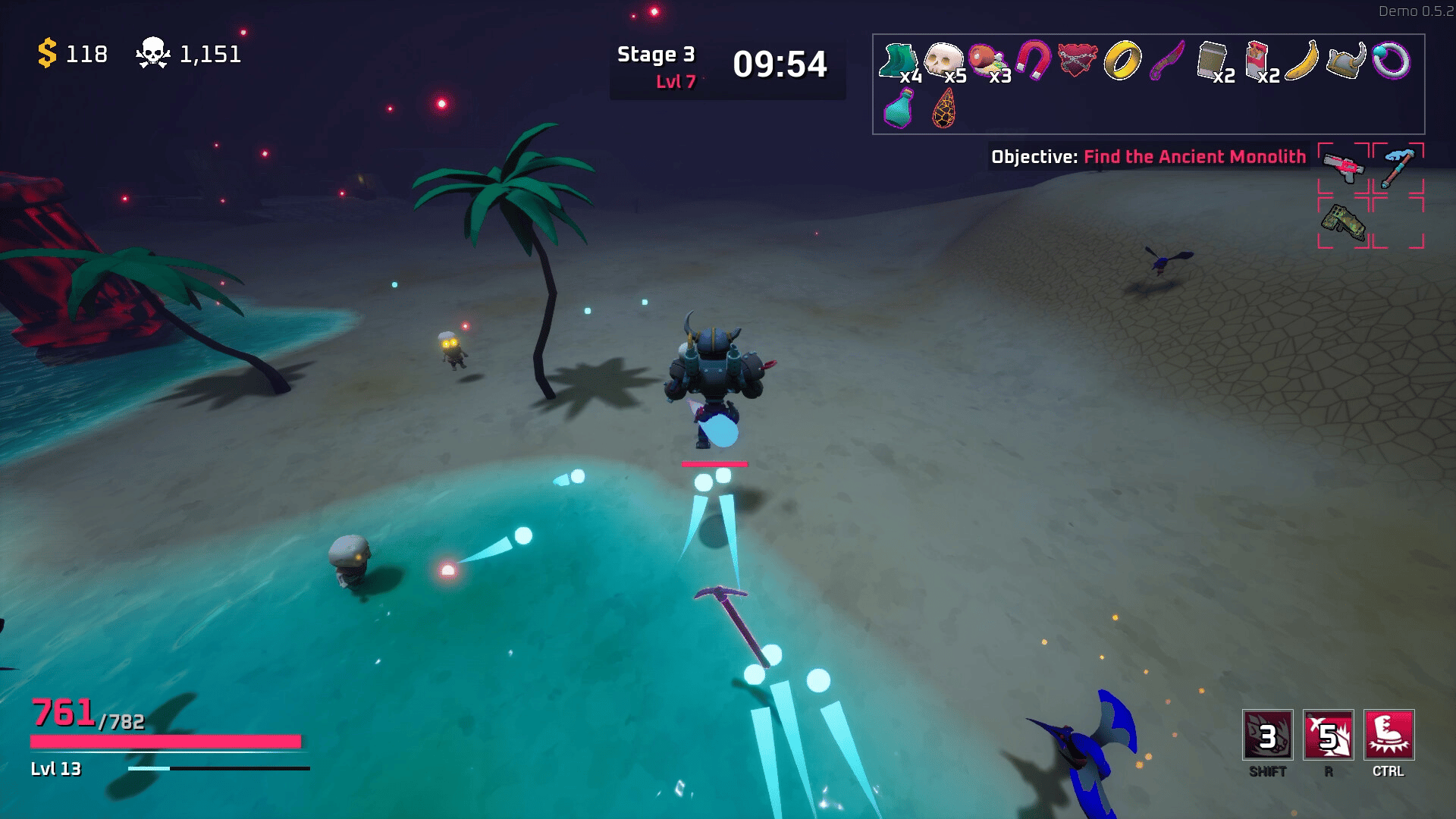Select the green boots item icon
Image resolution: width=1456 pixels, height=819 pixels.
898,61
